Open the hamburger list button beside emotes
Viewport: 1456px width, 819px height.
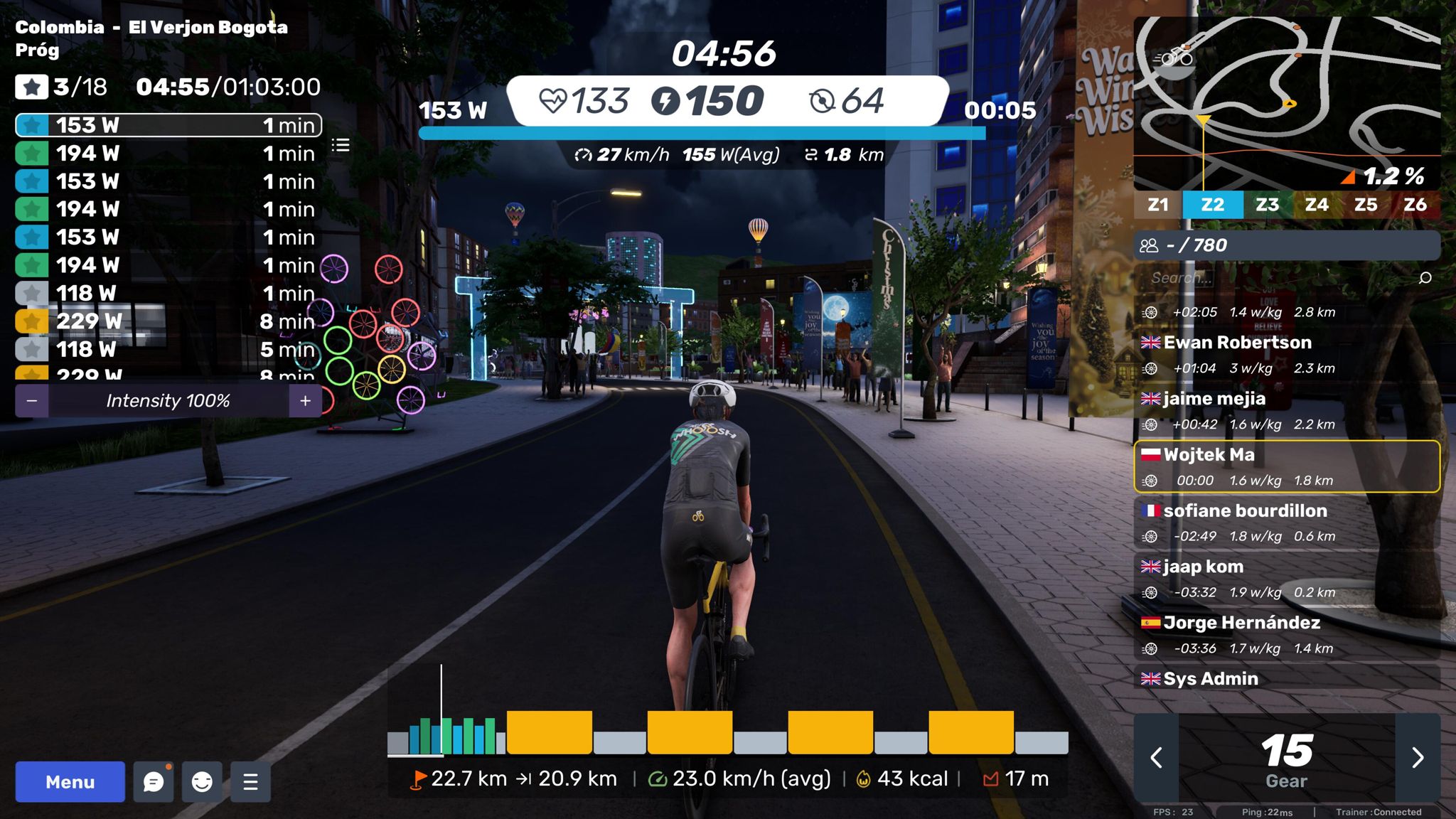(250, 781)
